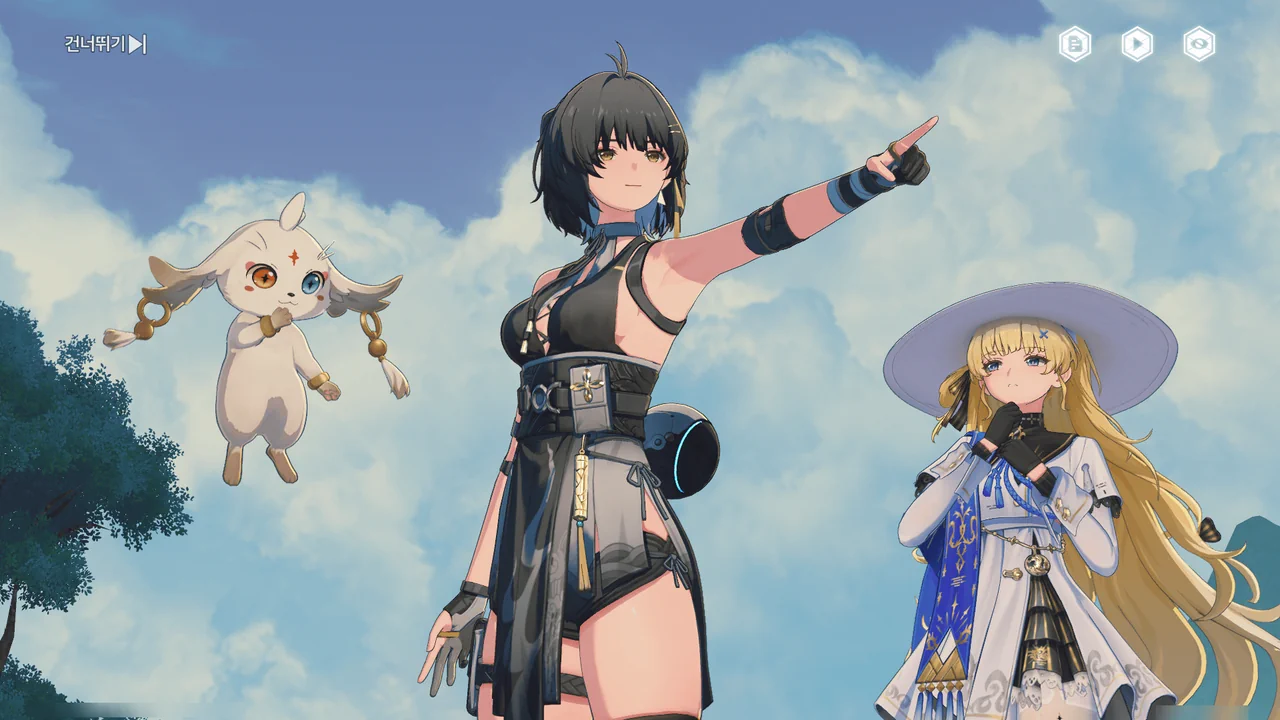
Task: Toggle auto-play with the play icon
Action: (x=1137, y=44)
